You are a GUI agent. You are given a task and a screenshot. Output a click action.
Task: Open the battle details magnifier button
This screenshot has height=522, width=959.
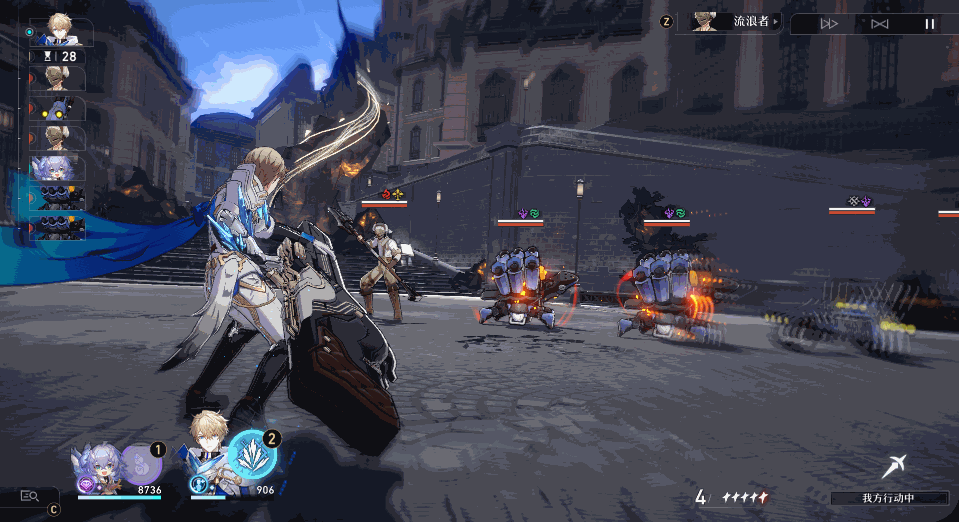(x=29, y=495)
